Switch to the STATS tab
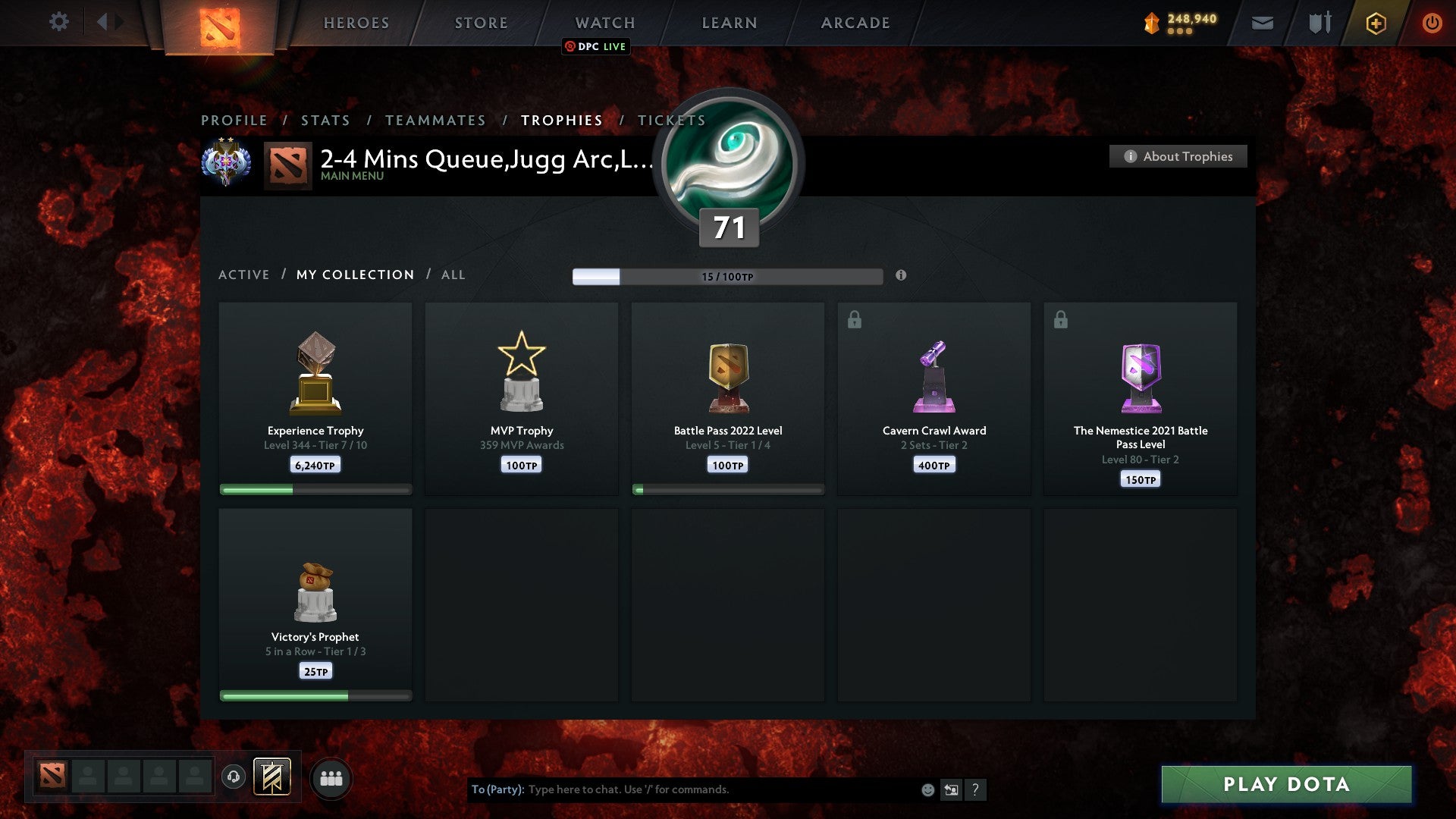The width and height of the screenshot is (1456, 819). click(x=325, y=120)
